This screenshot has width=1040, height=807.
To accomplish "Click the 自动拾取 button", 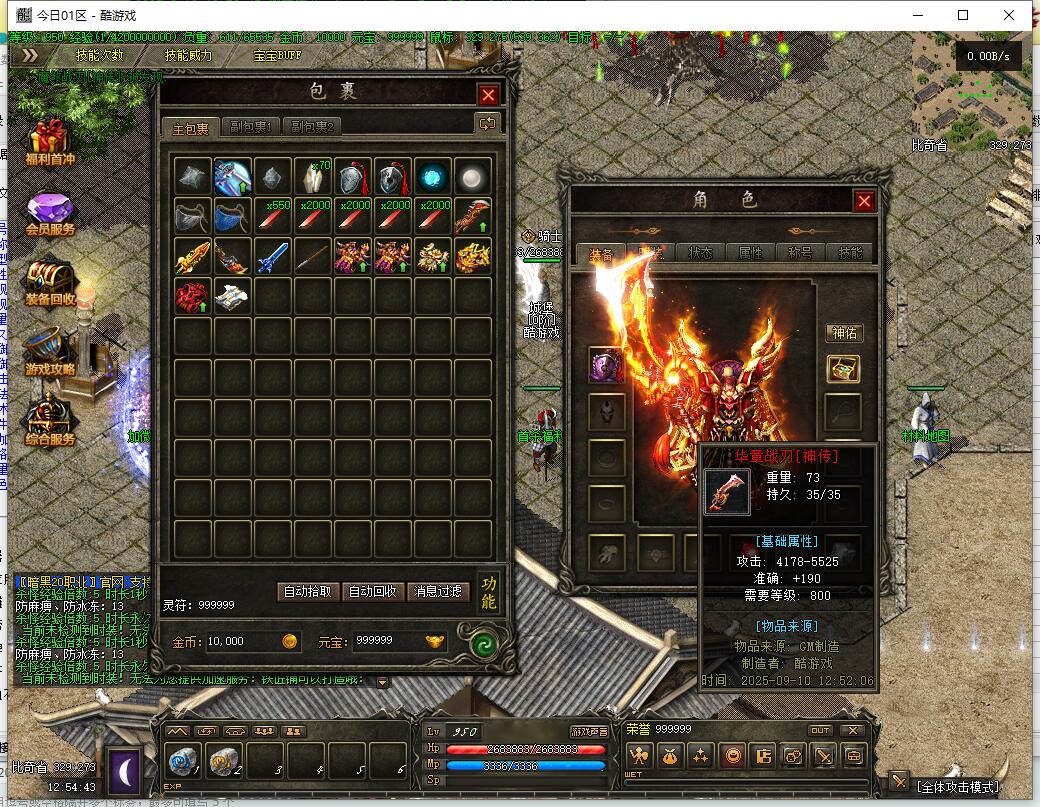I will coord(306,591).
